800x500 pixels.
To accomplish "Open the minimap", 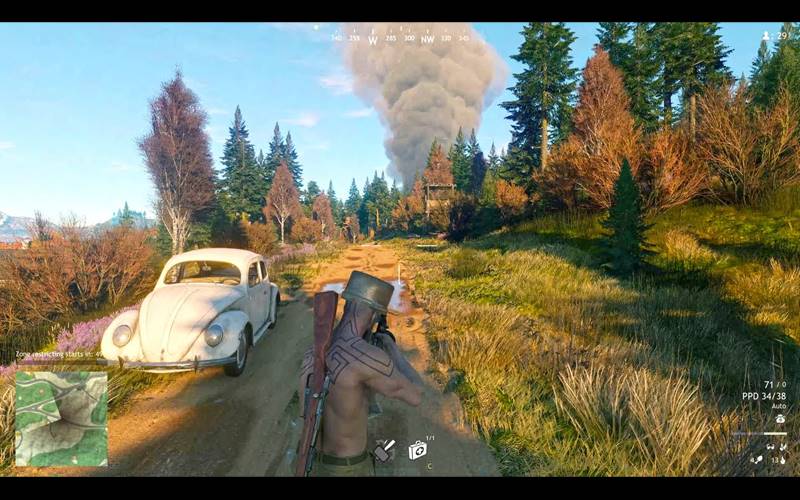I will coord(61,418).
